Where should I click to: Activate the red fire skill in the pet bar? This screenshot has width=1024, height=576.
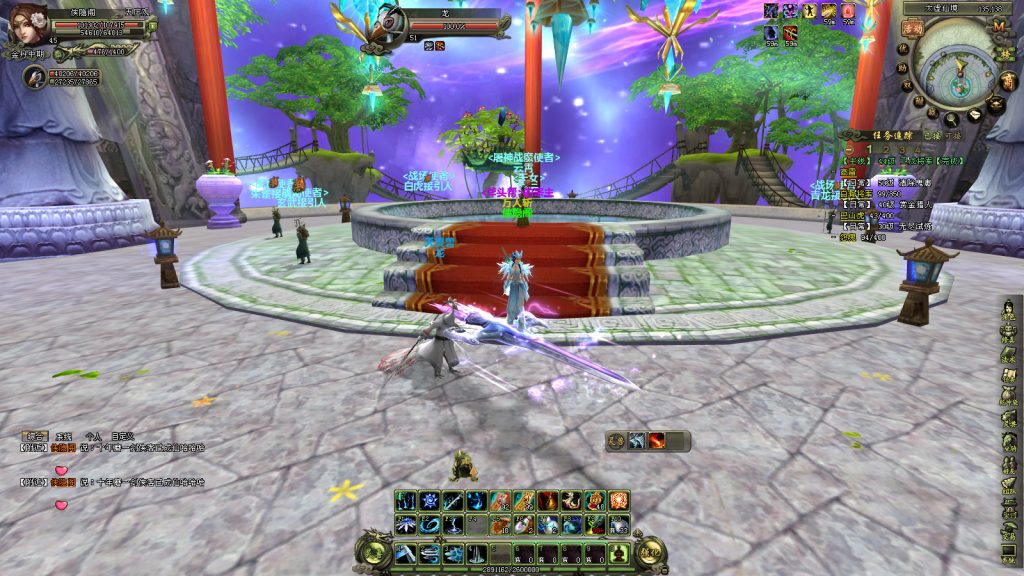657,441
